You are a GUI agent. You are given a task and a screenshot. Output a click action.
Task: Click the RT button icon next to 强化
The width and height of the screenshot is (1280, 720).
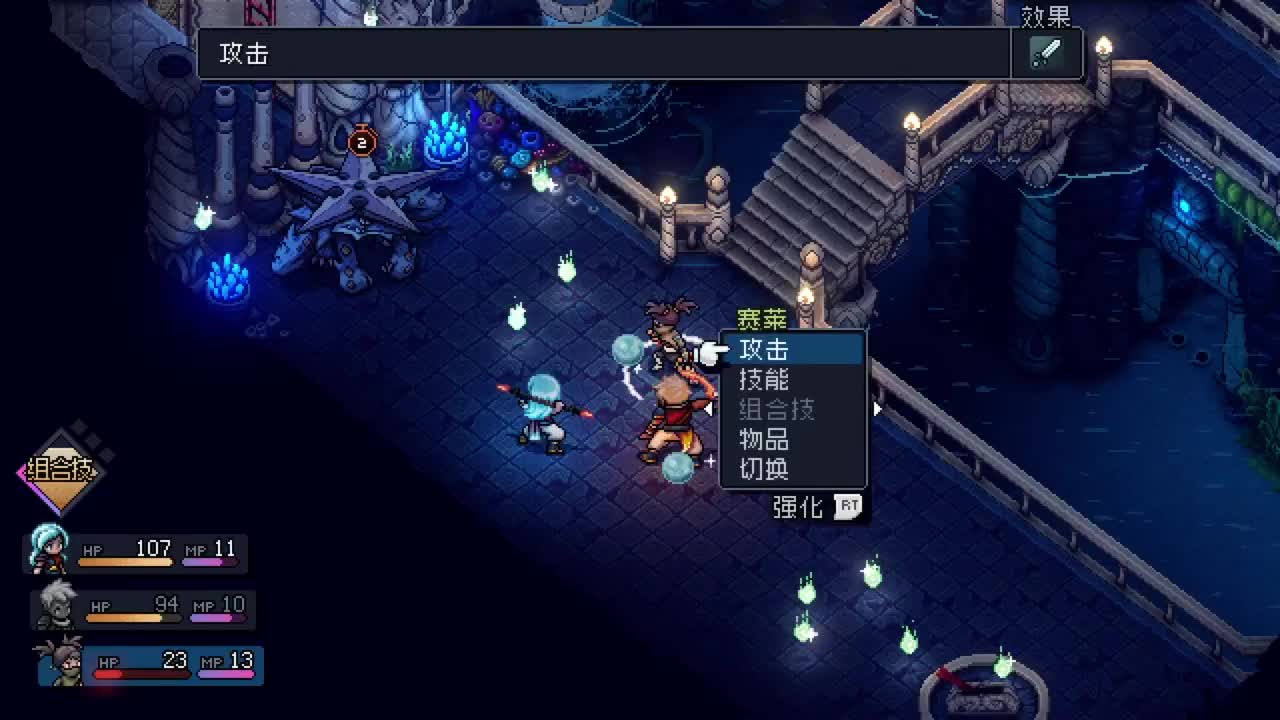[x=848, y=507]
